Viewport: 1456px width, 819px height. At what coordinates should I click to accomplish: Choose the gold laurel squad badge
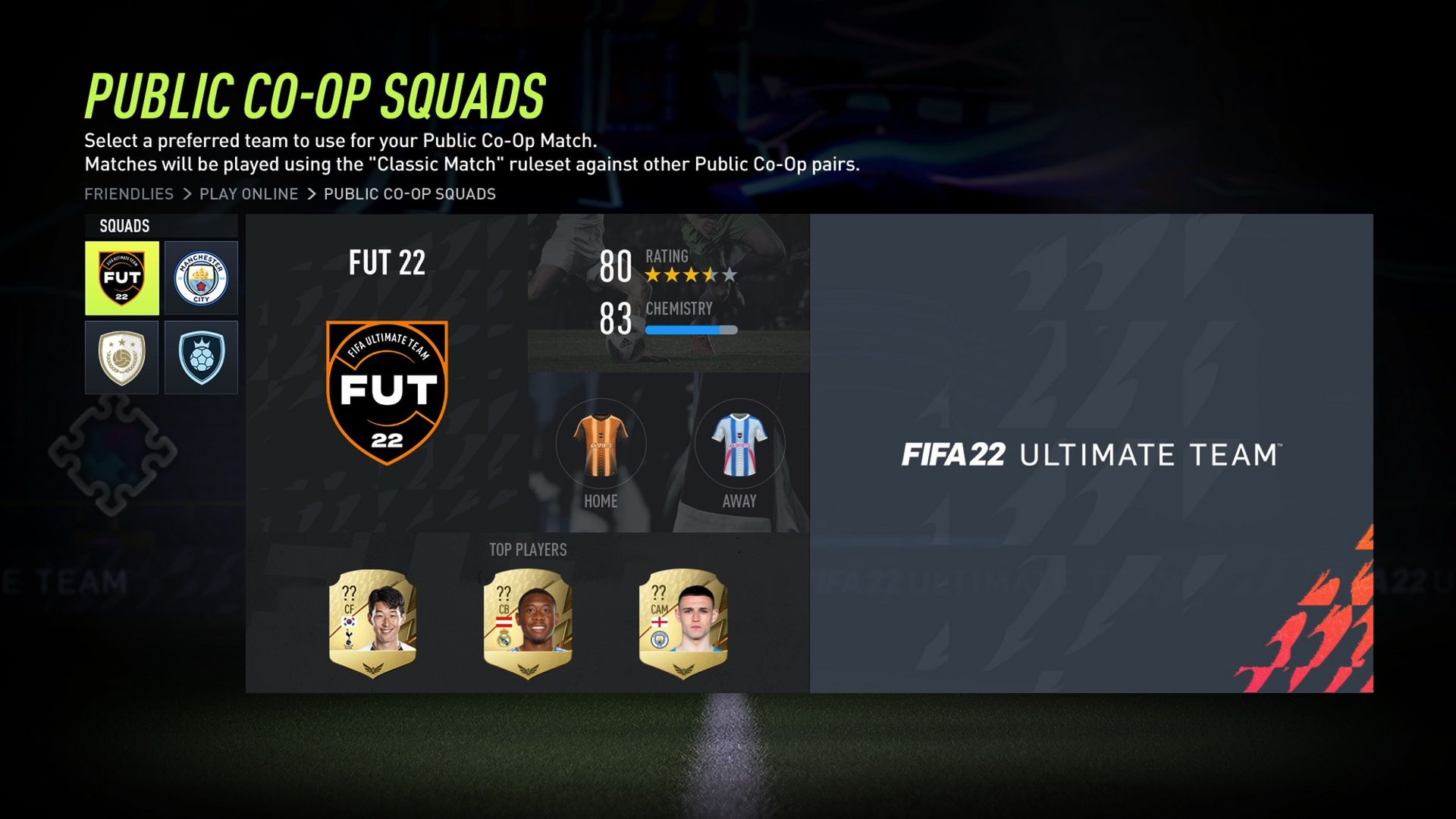tap(121, 357)
